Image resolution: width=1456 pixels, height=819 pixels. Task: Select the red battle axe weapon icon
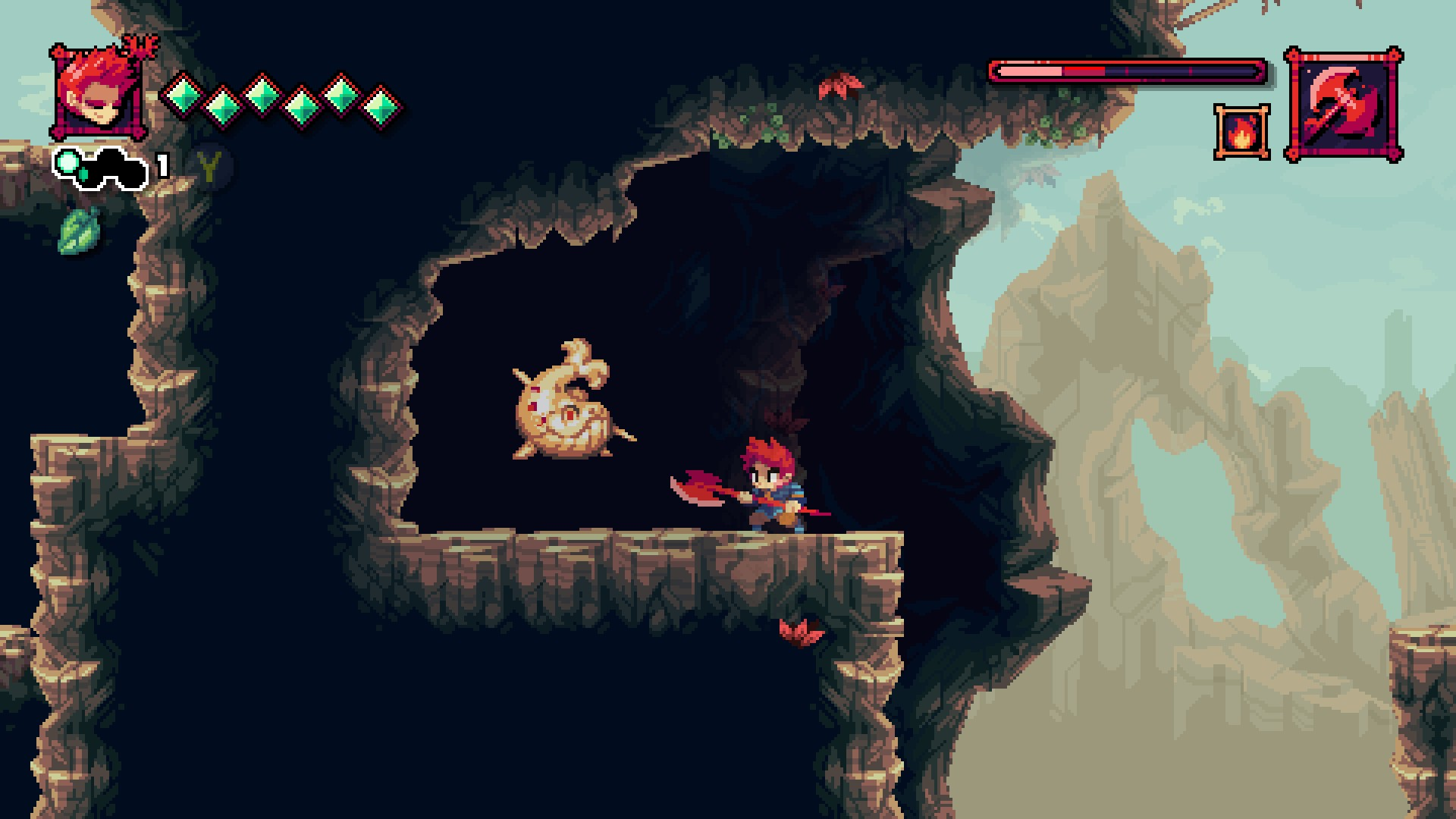1343,105
